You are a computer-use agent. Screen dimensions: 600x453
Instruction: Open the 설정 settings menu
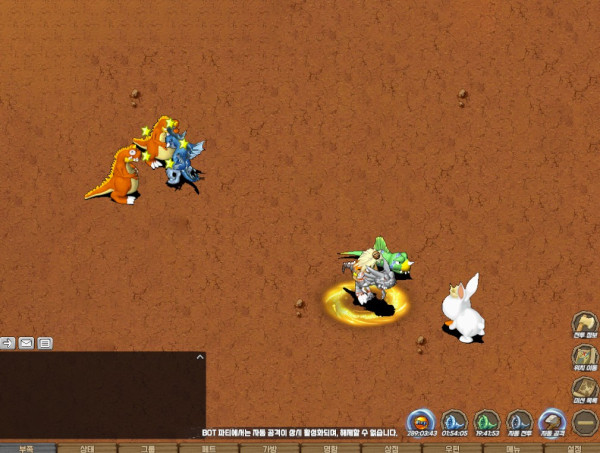tap(573, 448)
